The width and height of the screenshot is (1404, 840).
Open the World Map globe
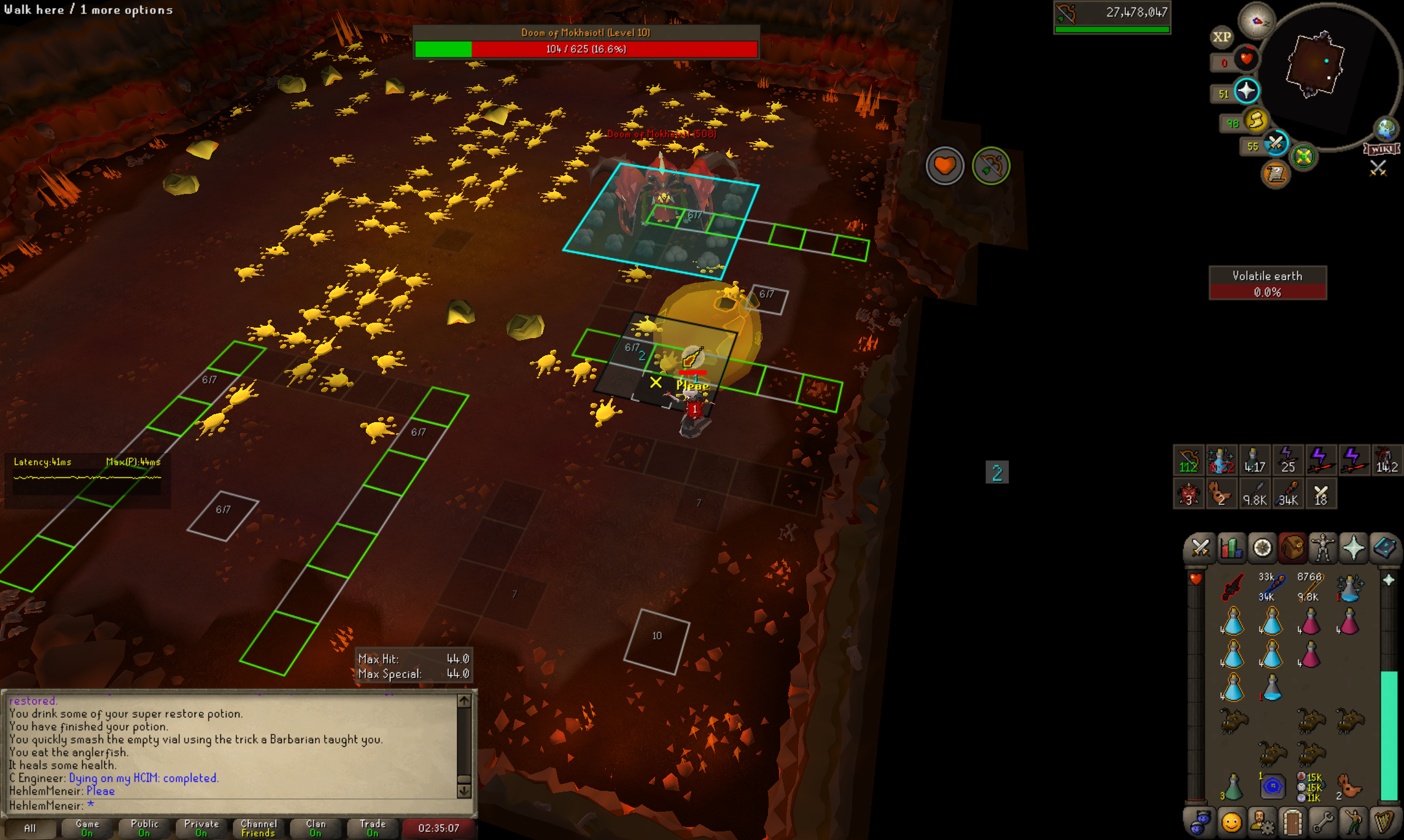(x=1386, y=129)
